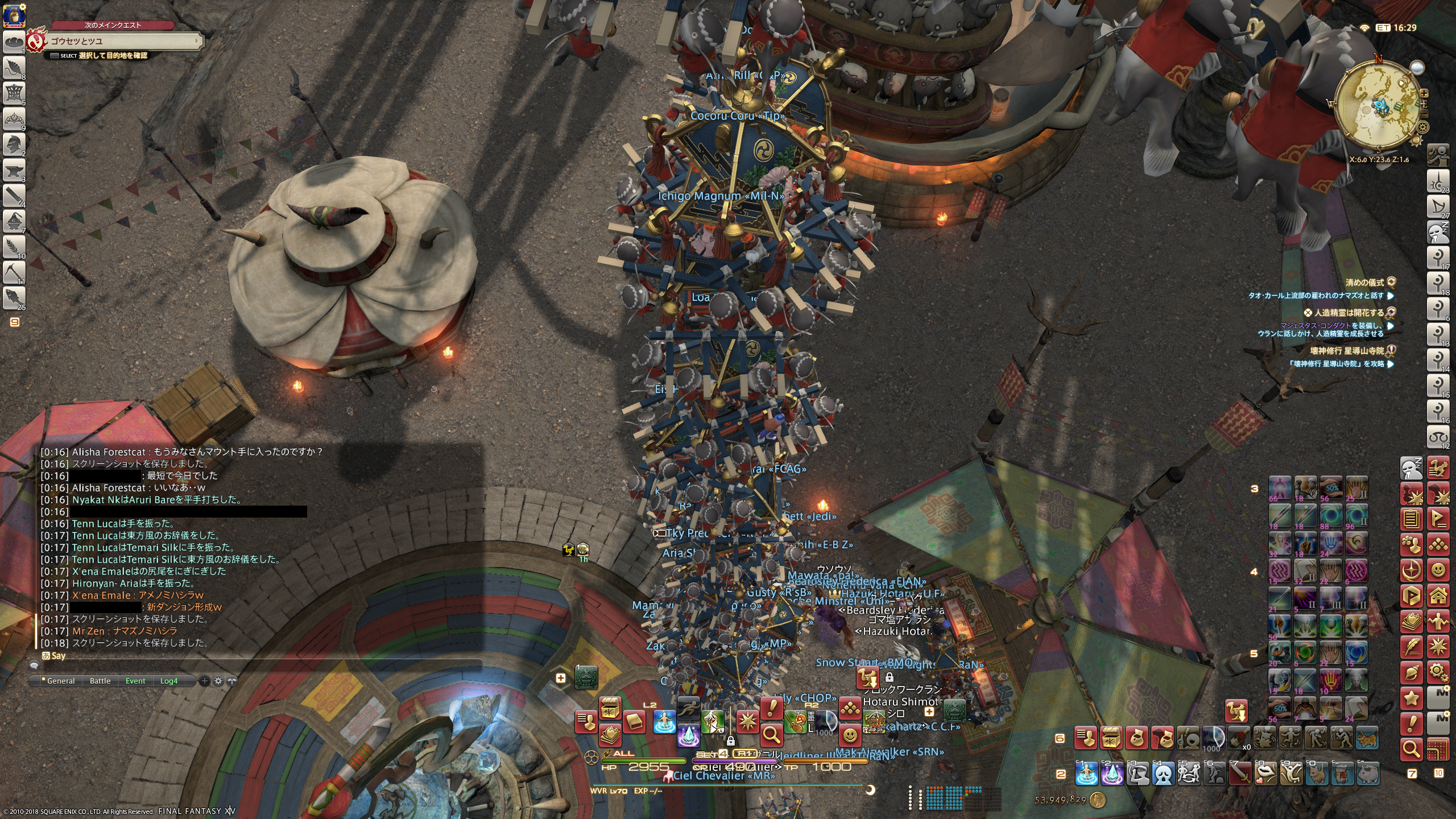This screenshot has width=1456, height=819.
Task: Show the Log4 chat tab
Action: [168, 681]
